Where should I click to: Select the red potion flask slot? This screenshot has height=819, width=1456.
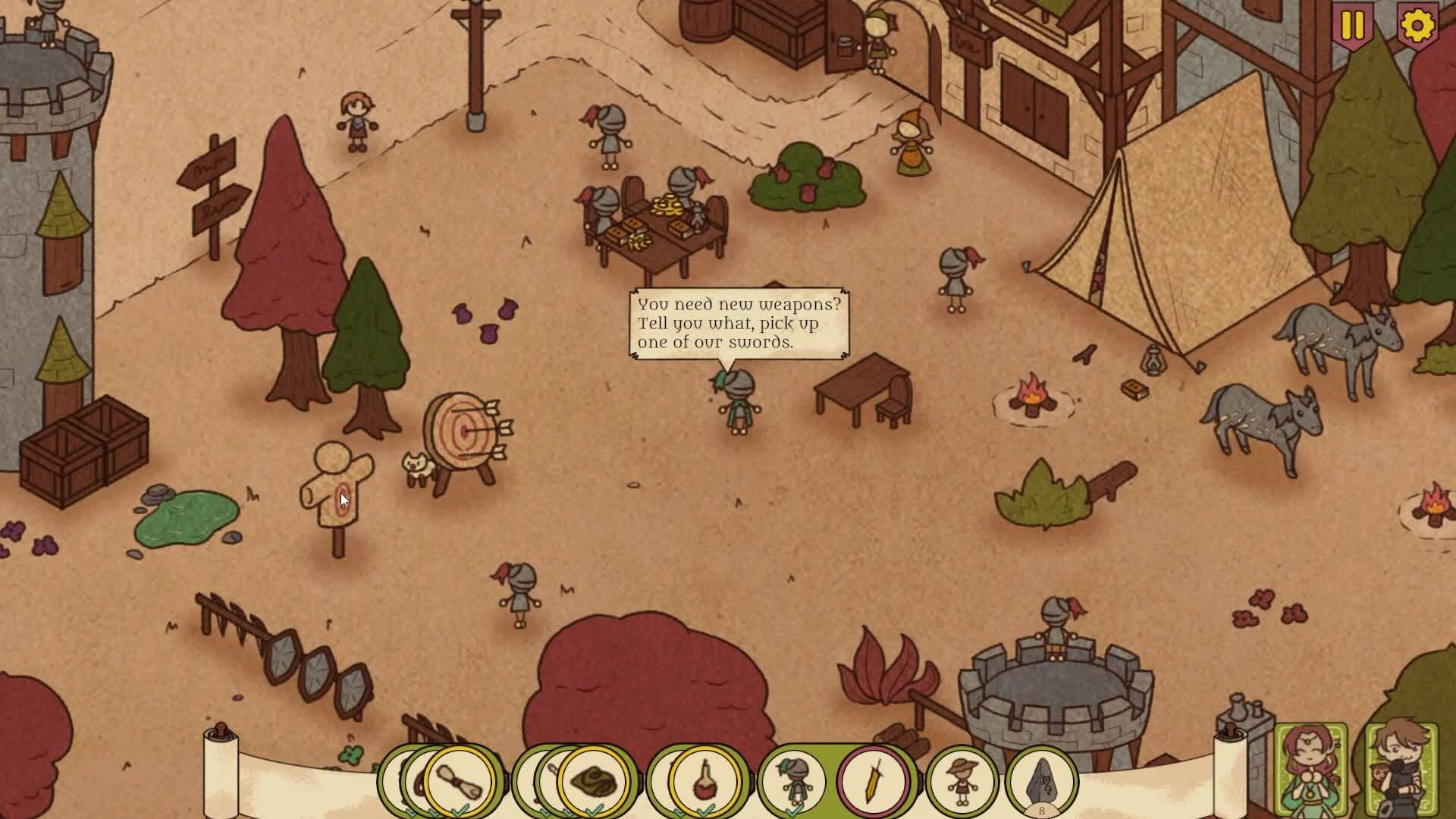pos(704,781)
